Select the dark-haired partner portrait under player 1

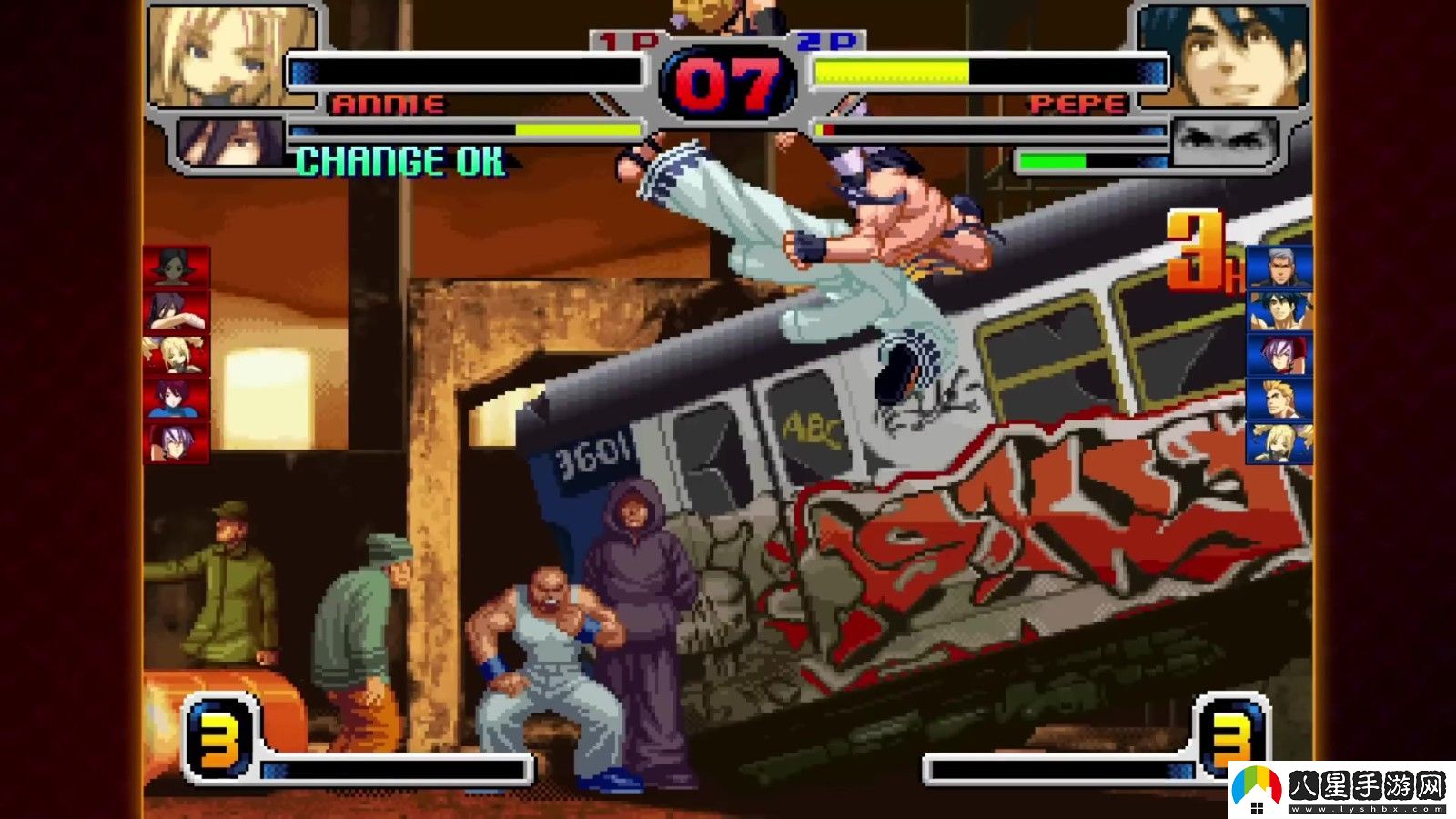[x=229, y=142]
